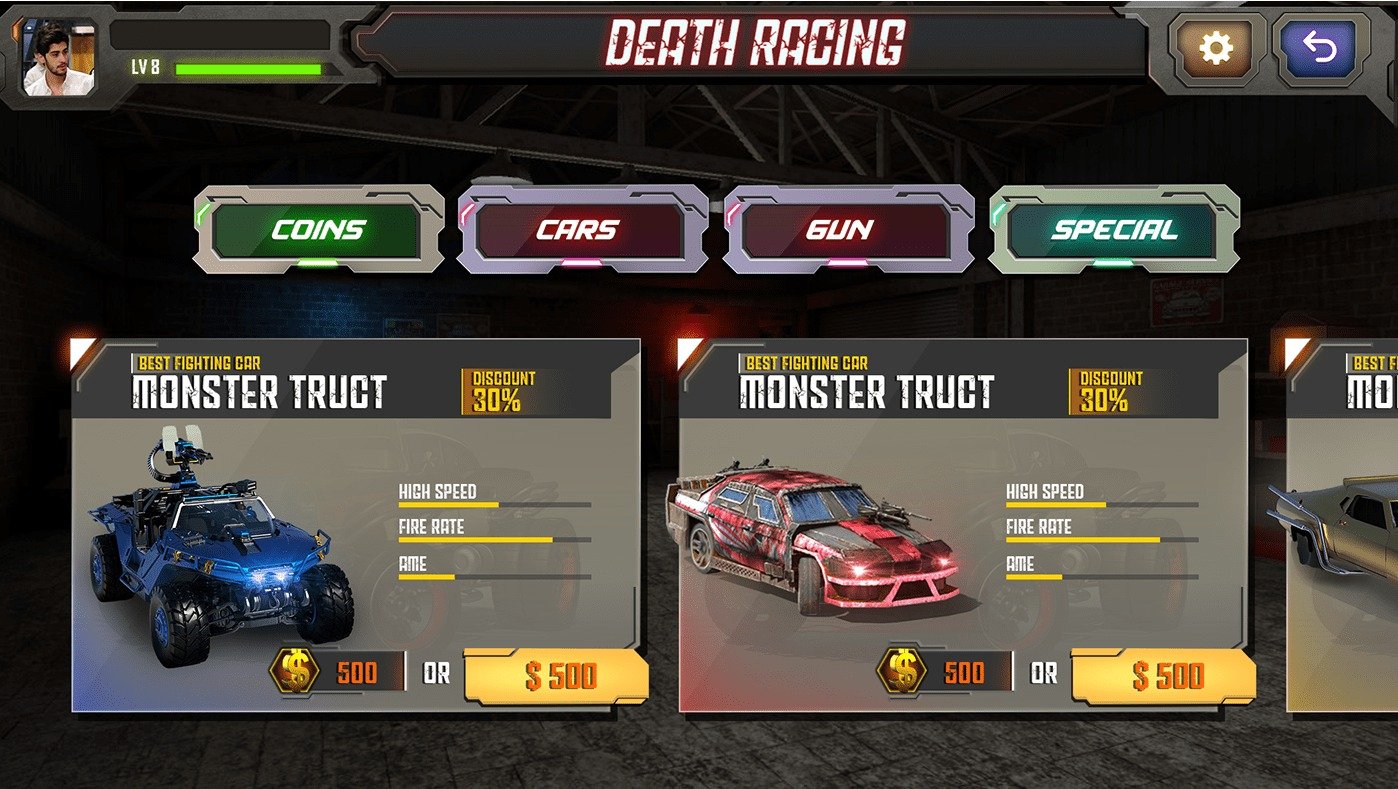
Task: Select the Gun shop tab
Action: click(849, 230)
